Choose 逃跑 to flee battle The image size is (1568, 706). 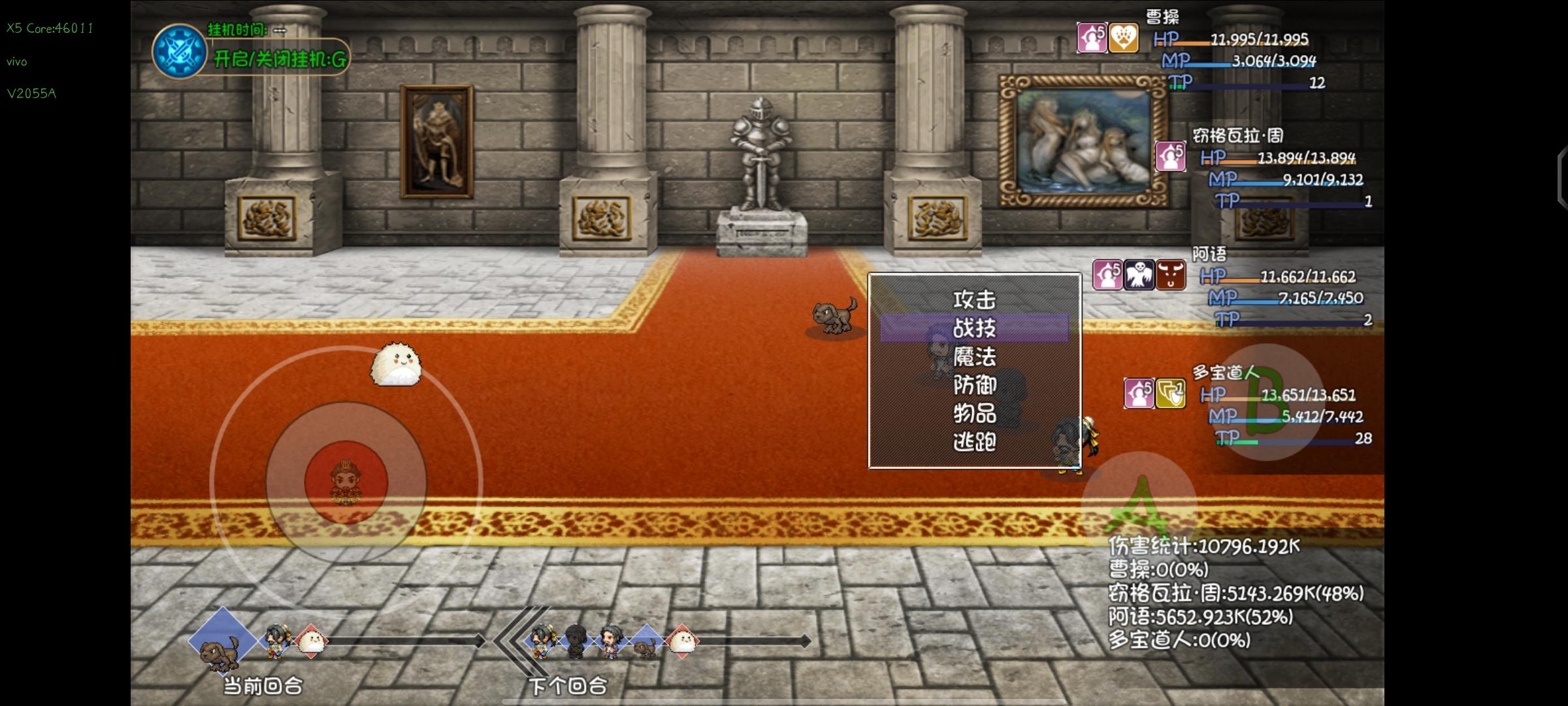coord(974,442)
